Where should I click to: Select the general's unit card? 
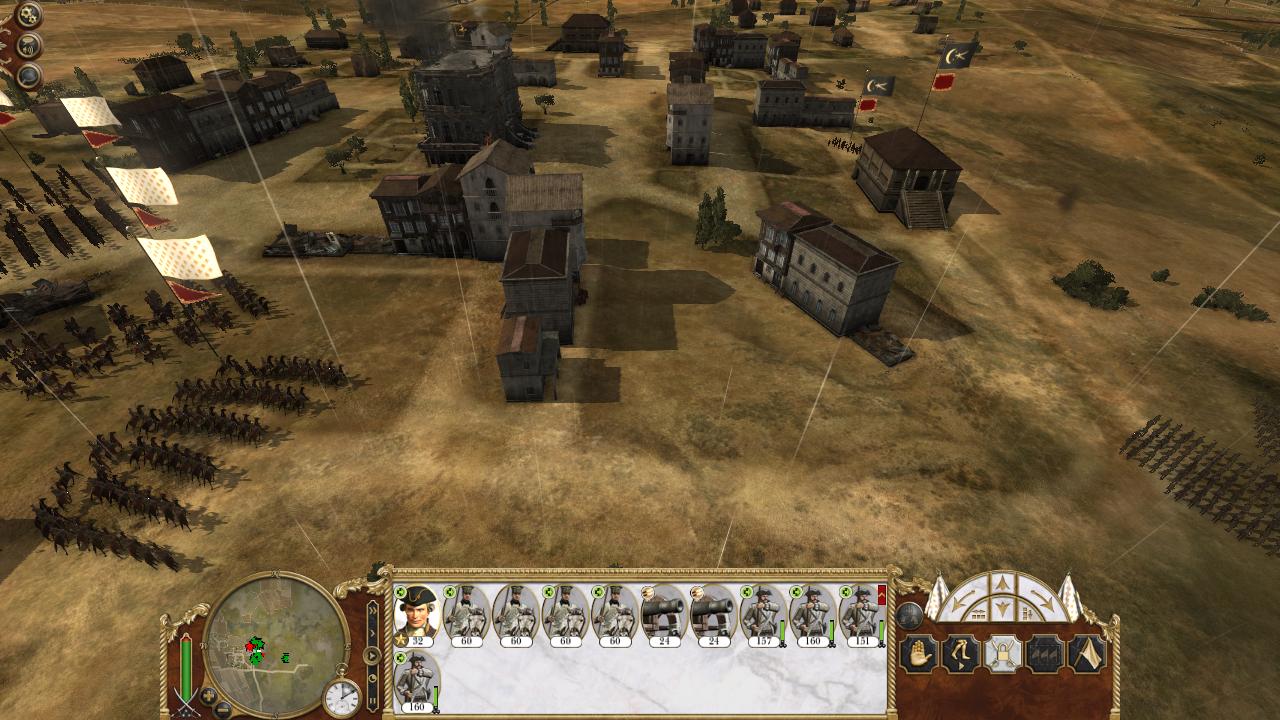coord(416,614)
